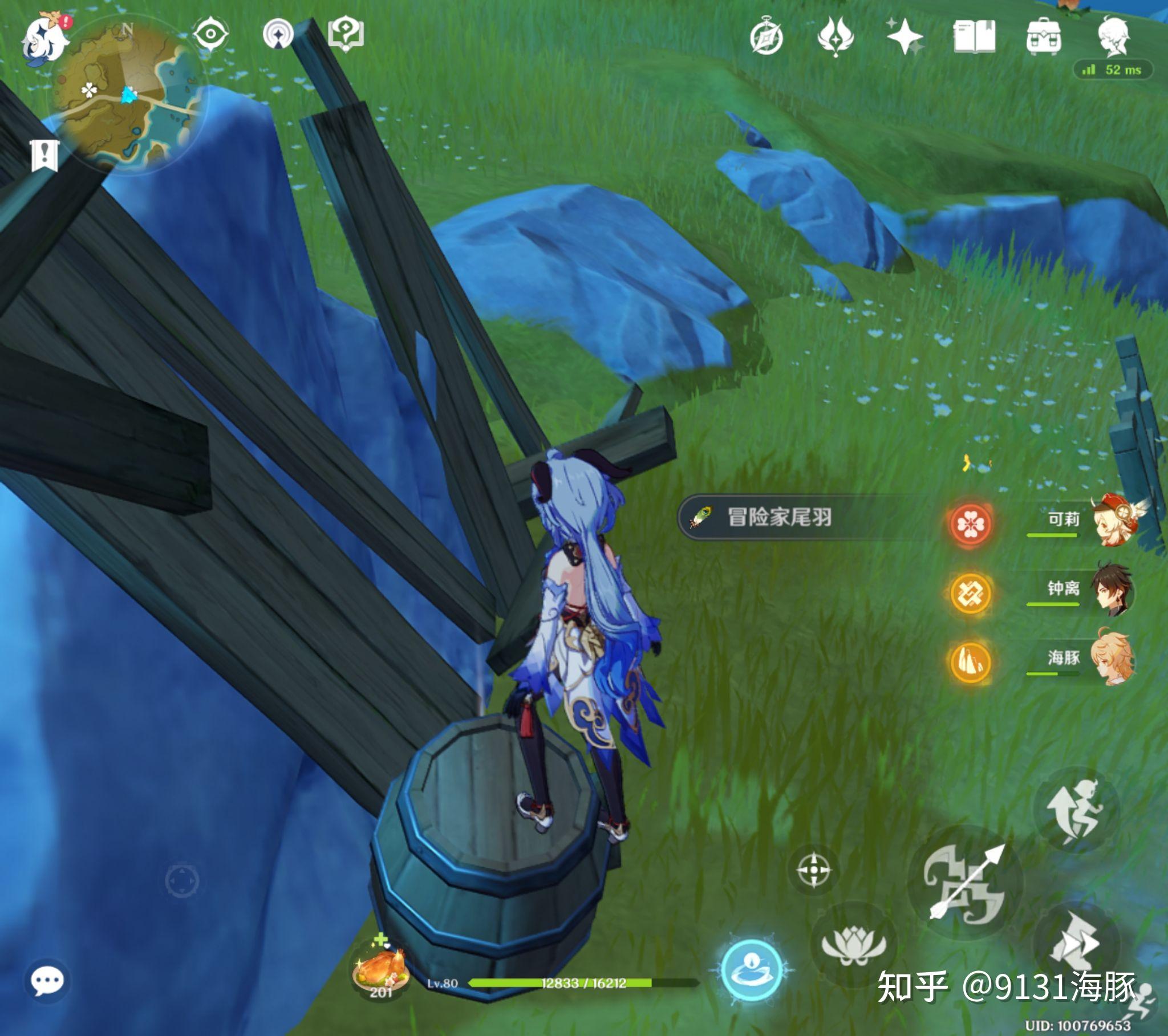Image resolution: width=1168 pixels, height=1036 pixels.
Task: Toggle elemental sight eye icon
Action: [x=210, y=34]
